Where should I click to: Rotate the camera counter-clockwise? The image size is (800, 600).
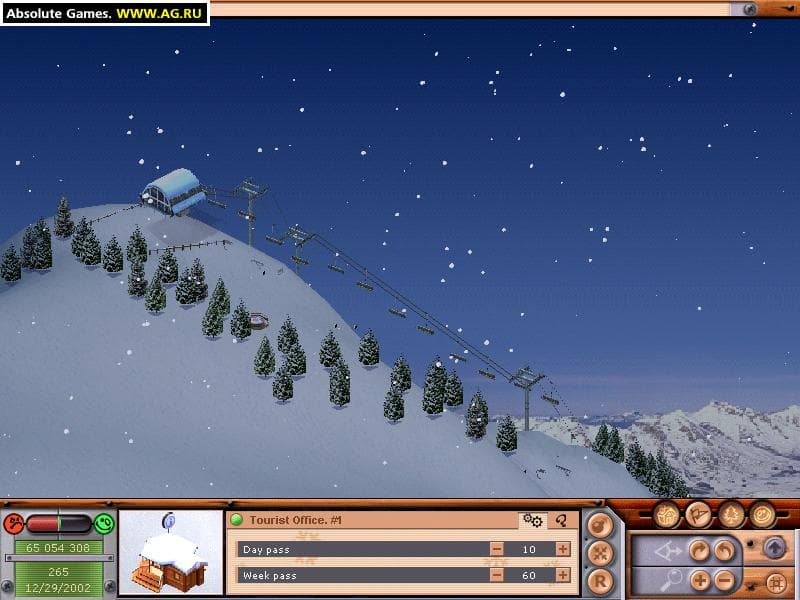tap(724, 550)
